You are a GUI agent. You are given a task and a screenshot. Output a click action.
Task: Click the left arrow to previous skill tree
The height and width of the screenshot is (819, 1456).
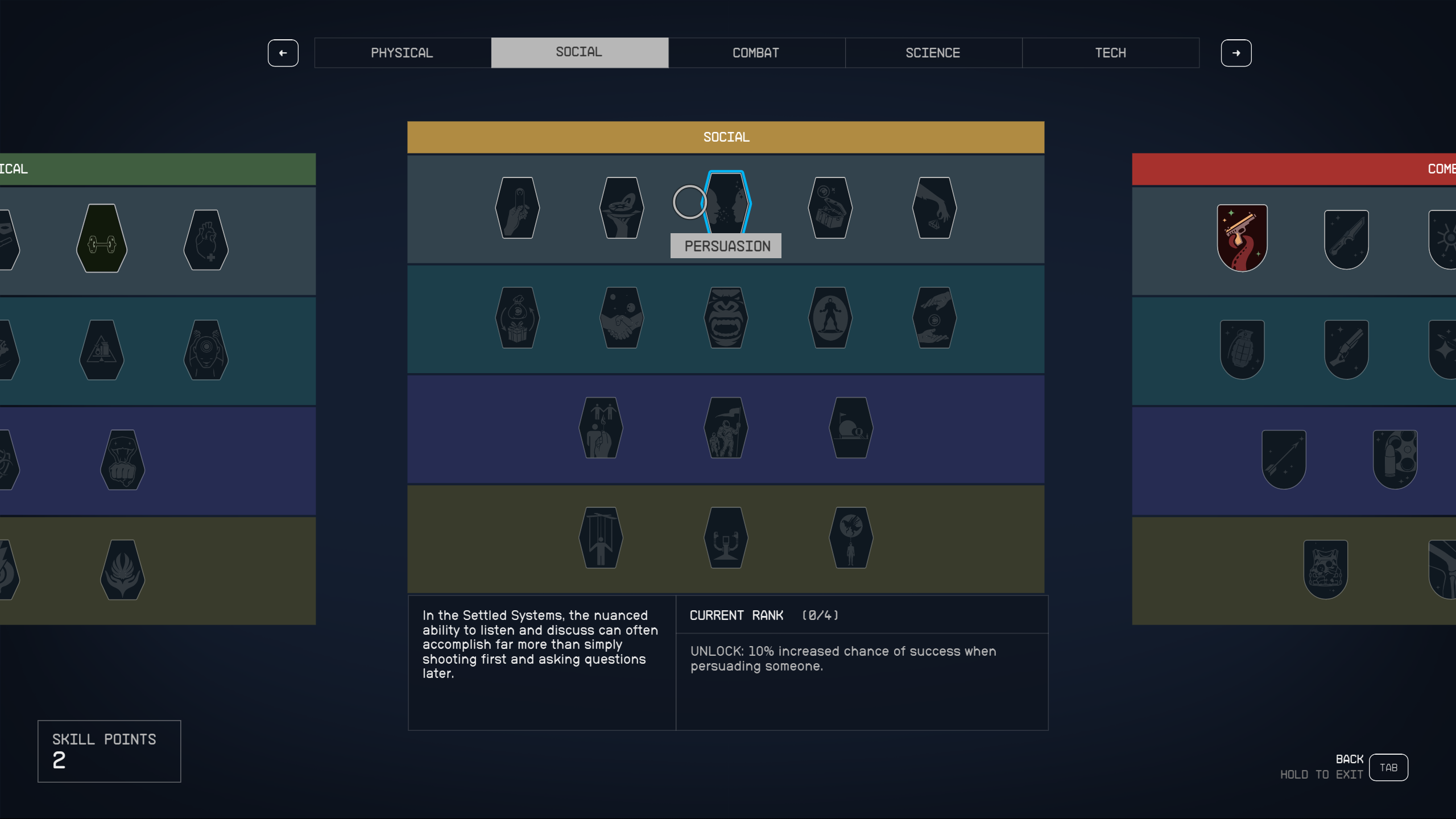tap(283, 53)
